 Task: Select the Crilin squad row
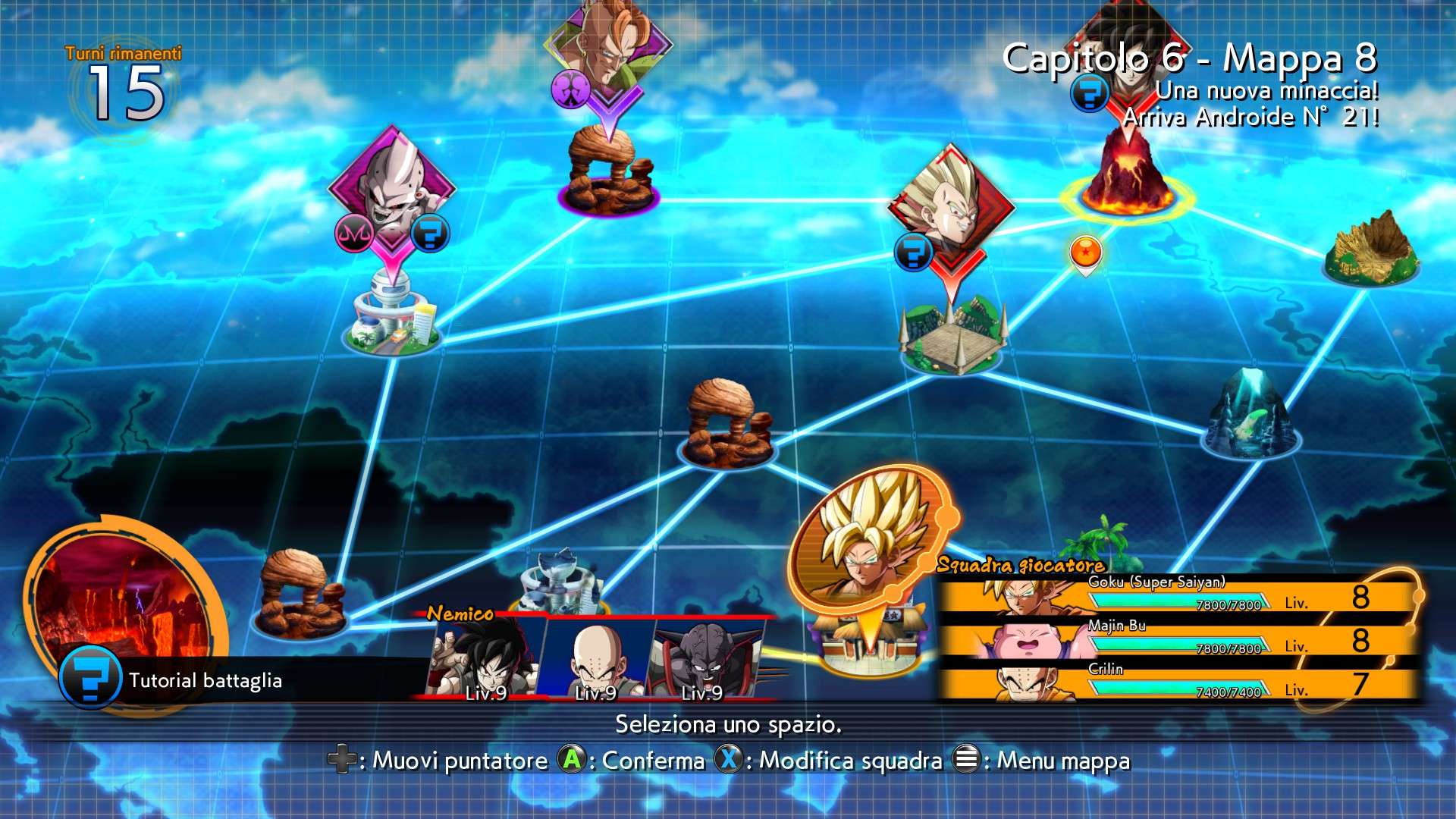(x=1175, y=682)
